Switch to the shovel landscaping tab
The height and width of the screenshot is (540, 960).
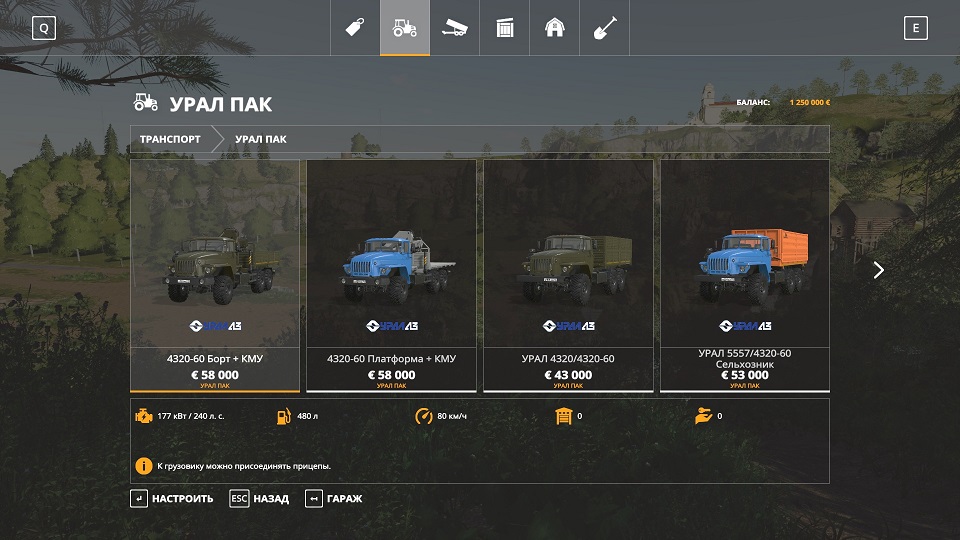[605, 28]
